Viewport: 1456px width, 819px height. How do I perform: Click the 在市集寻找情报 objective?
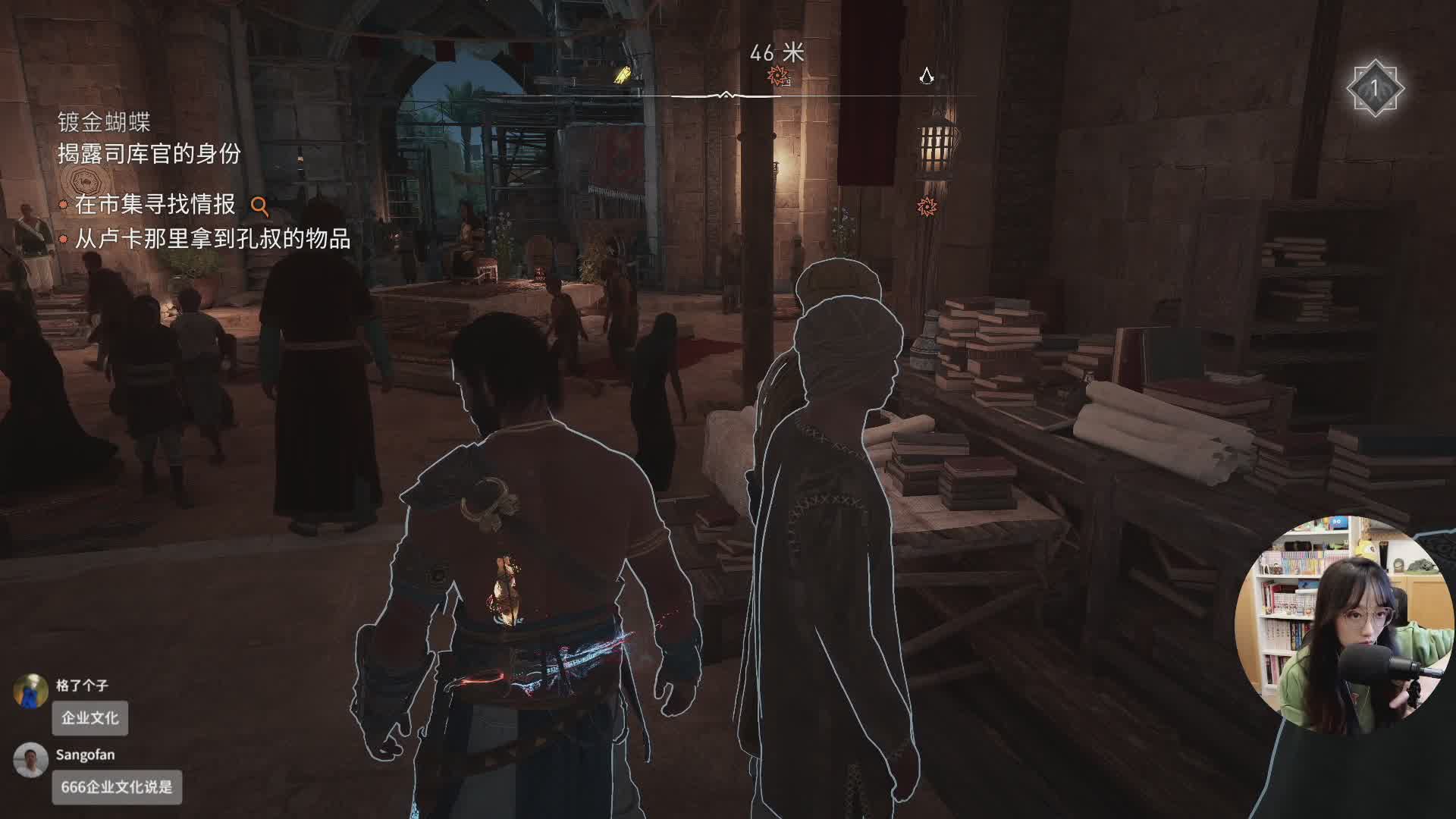(x=155, y=205)
